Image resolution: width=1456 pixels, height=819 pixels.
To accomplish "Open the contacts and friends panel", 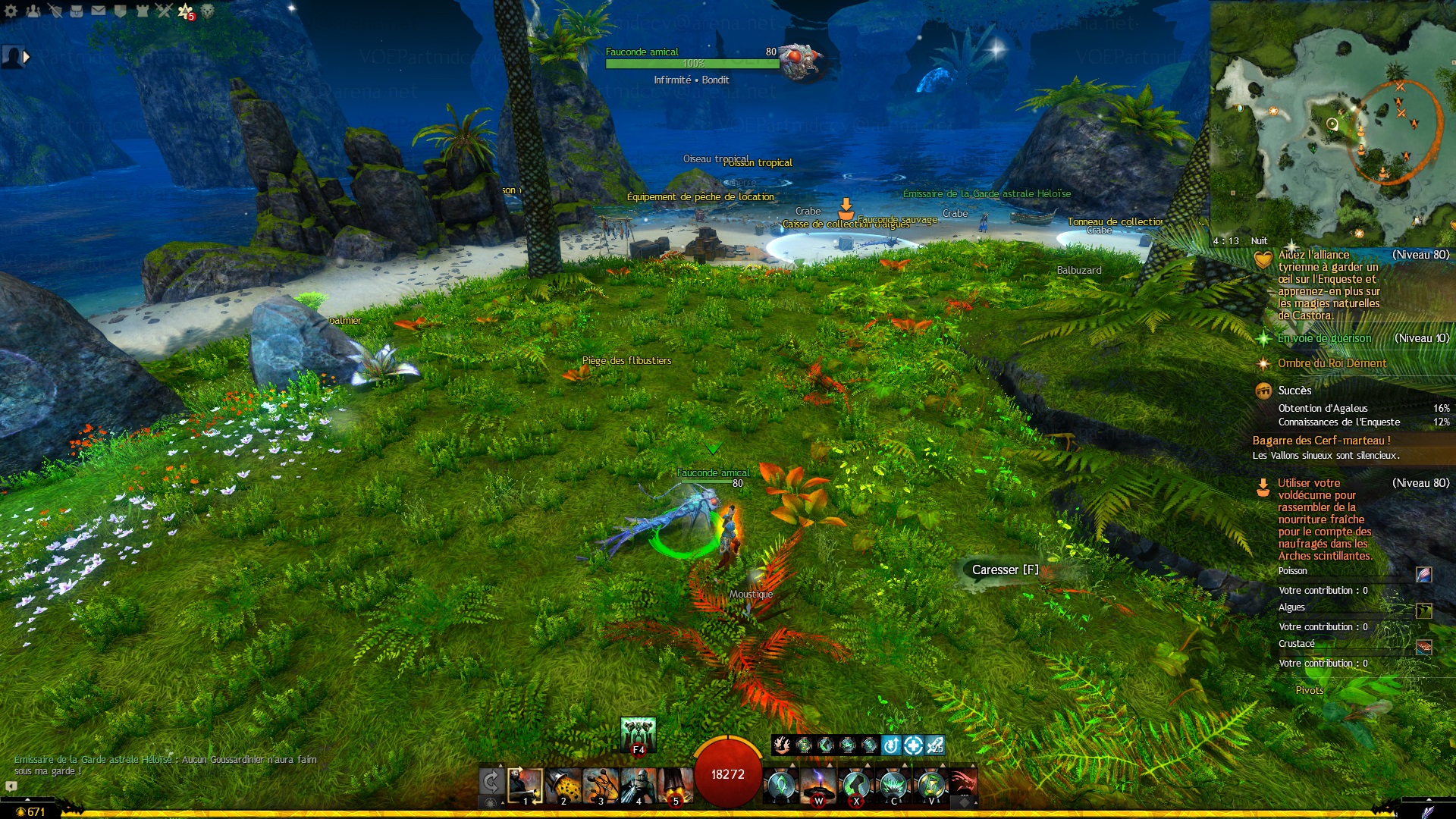I will [x=33, y=11].
